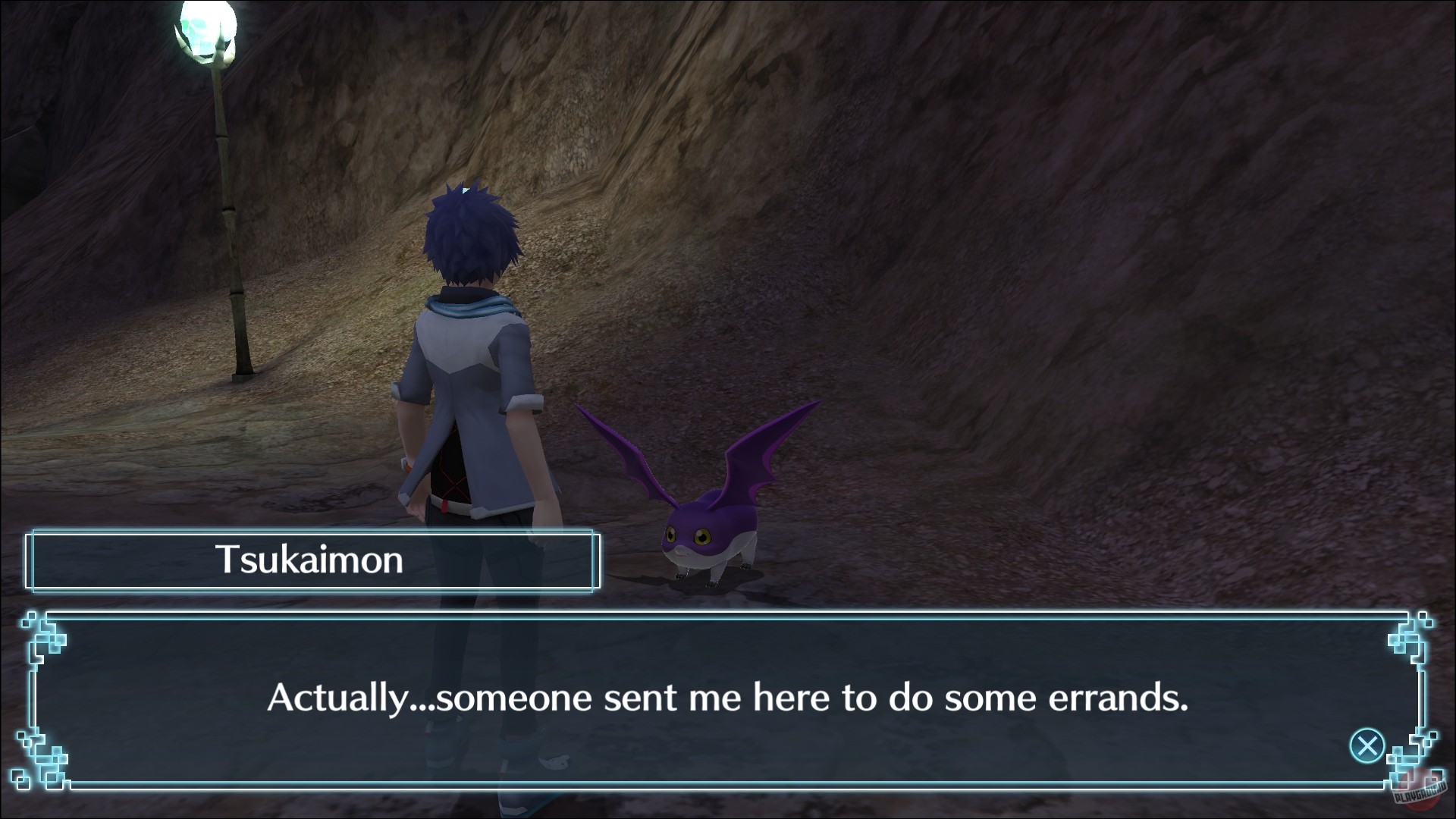Image resolution: width=1456 pixels, height=819 pixels.
Task: Click the glowing street lamp orb
Action: coord(210,25)
